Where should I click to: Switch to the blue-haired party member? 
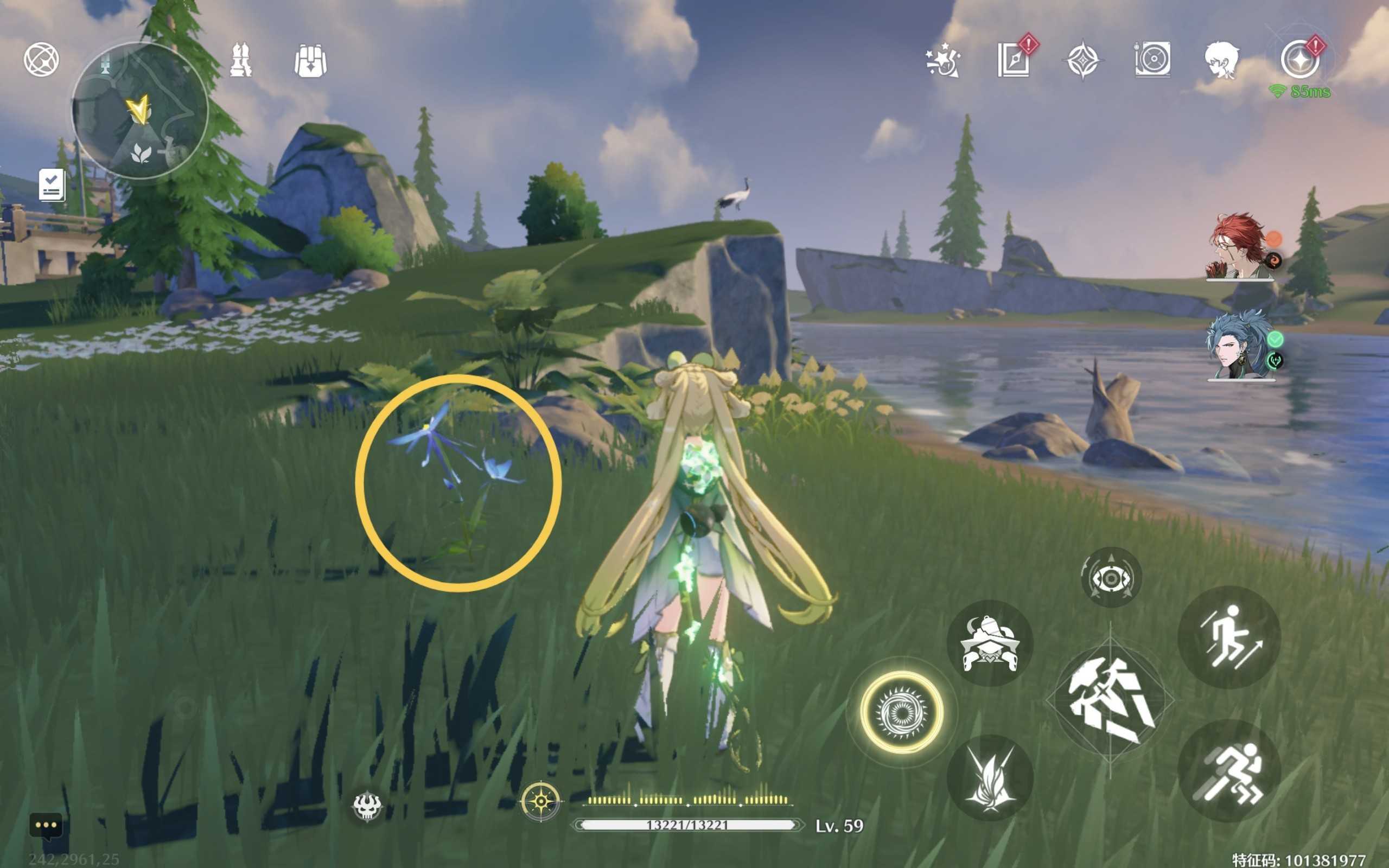pos(1240,346)
